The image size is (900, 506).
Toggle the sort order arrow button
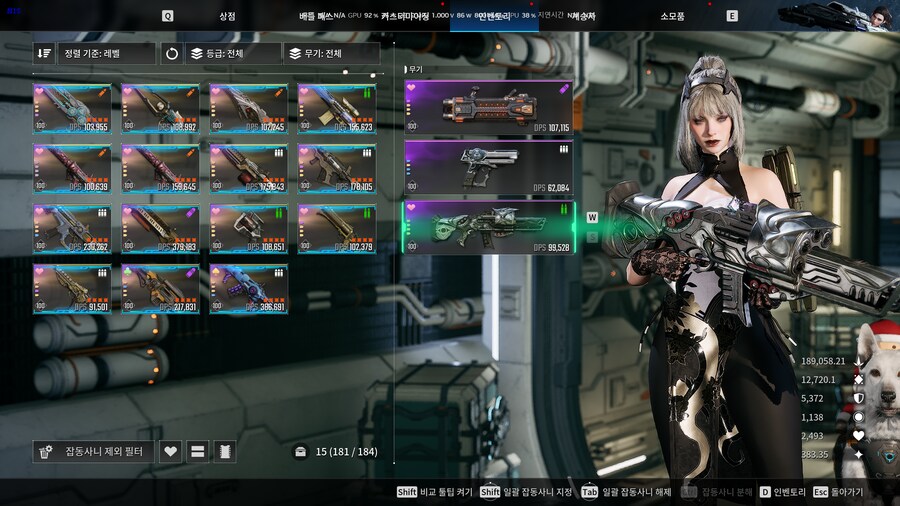click(x=44, y=54)
